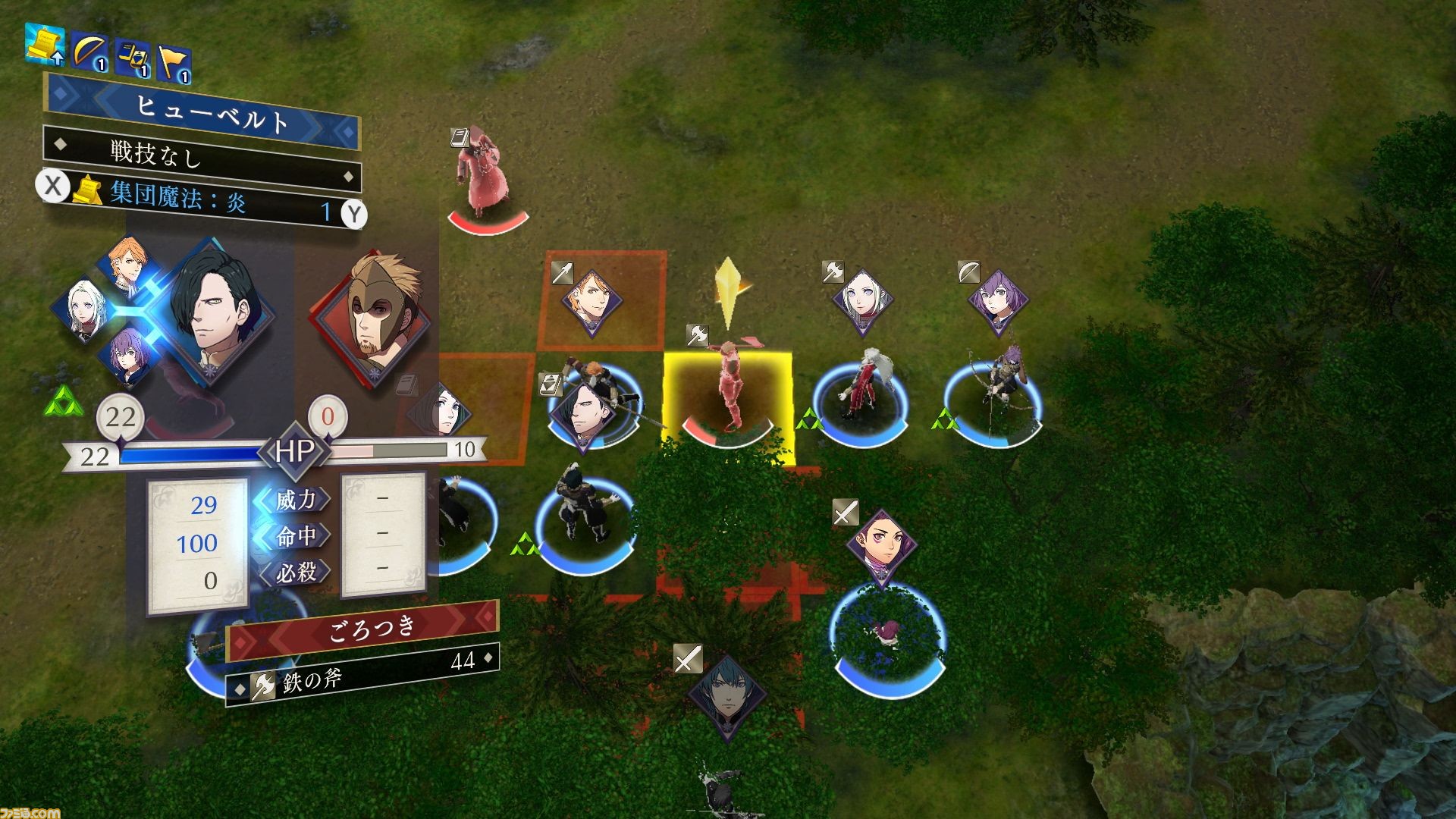Choose the 戦技なし combat art row
The height and width of the screenshot is (819, 1456).
[202, 158]
